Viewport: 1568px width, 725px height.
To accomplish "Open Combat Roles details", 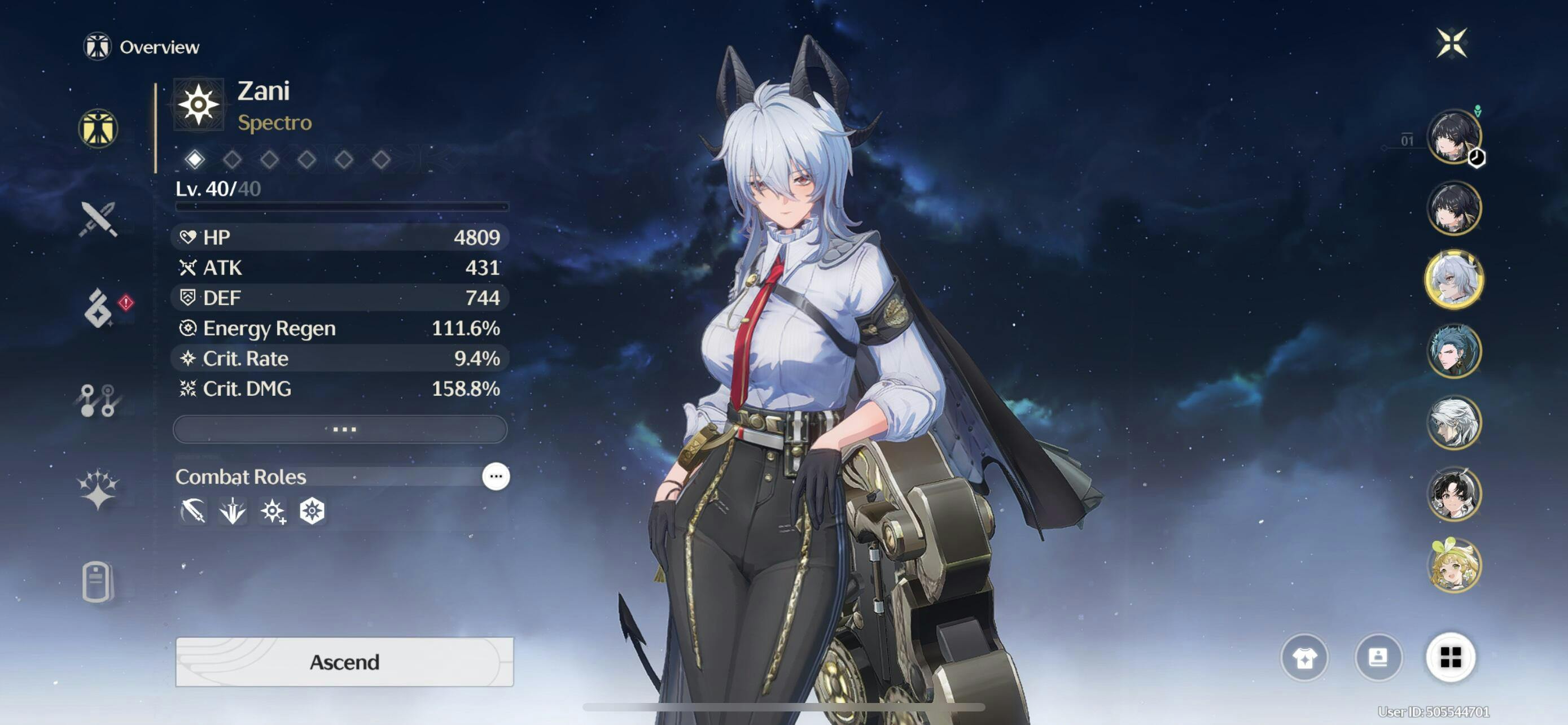I will coord(496,476).
